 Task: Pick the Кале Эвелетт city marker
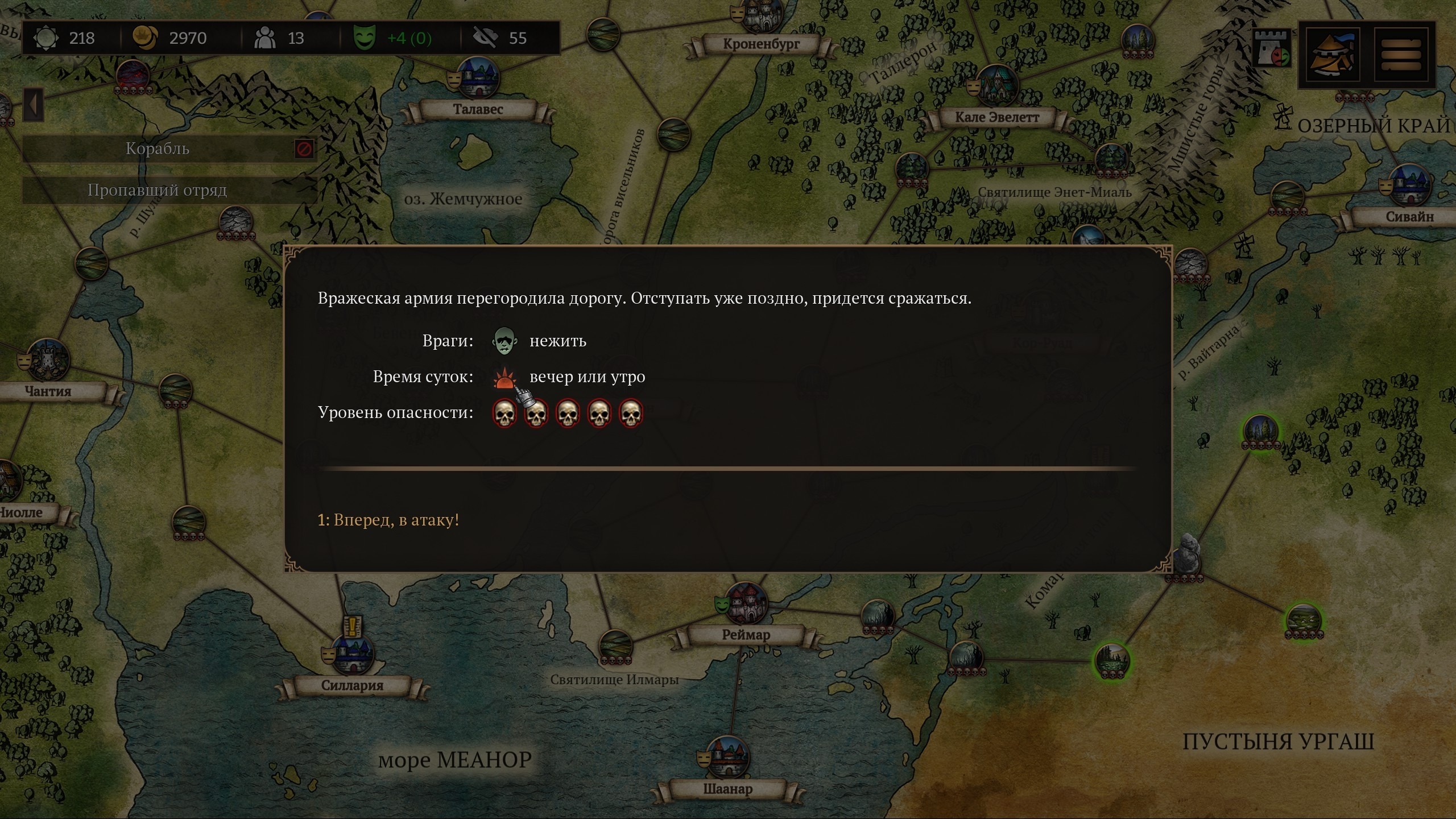click(996, 85)
